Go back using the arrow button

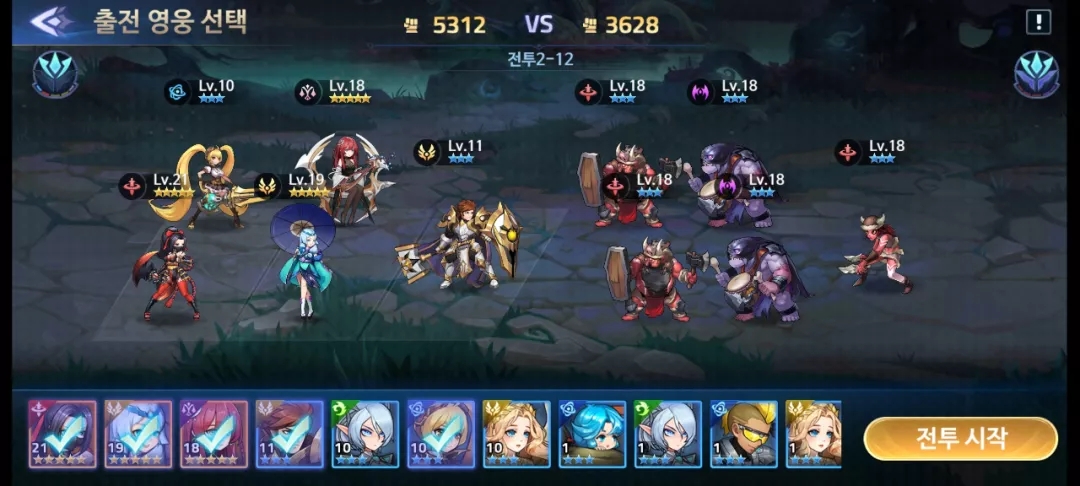point(51,21)
